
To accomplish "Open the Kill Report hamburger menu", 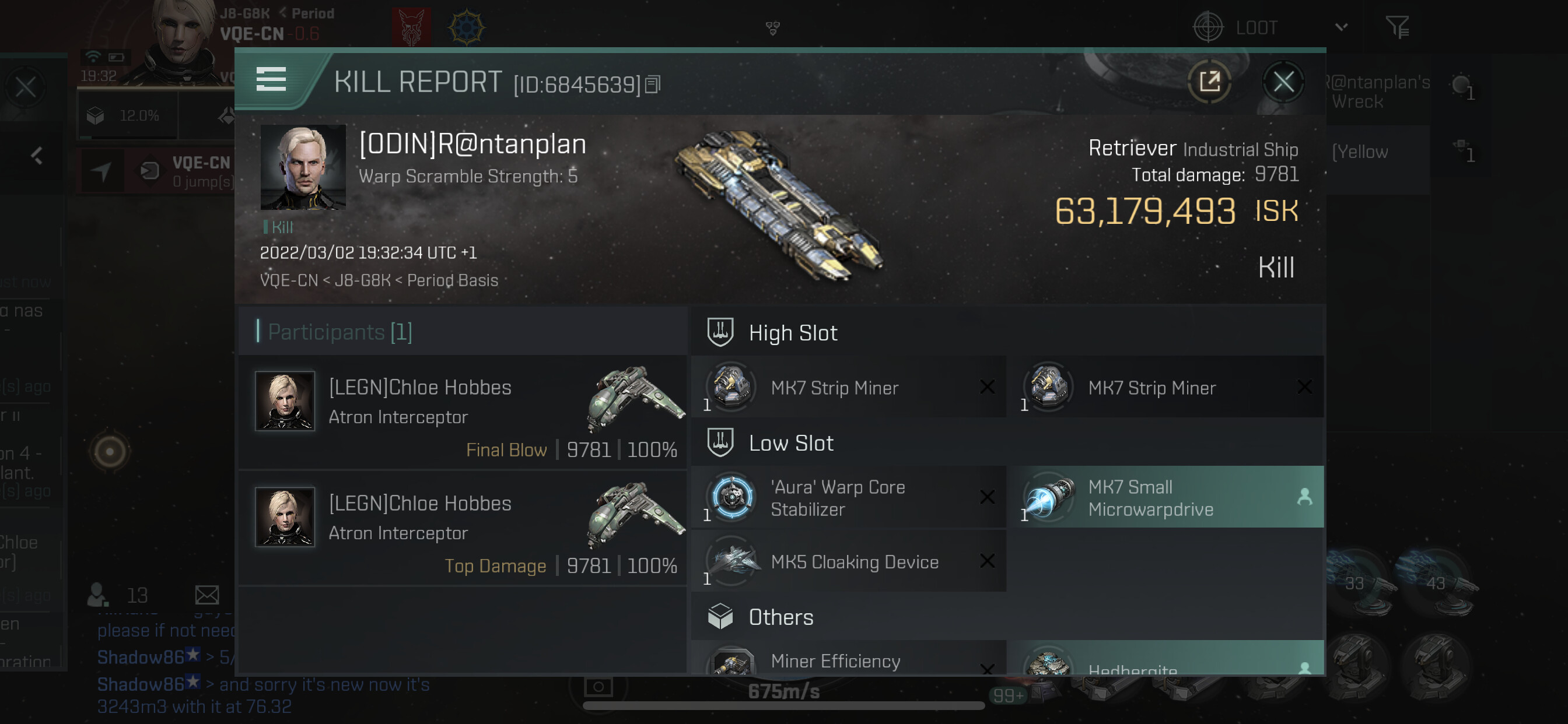I will (x=271, y=80).
